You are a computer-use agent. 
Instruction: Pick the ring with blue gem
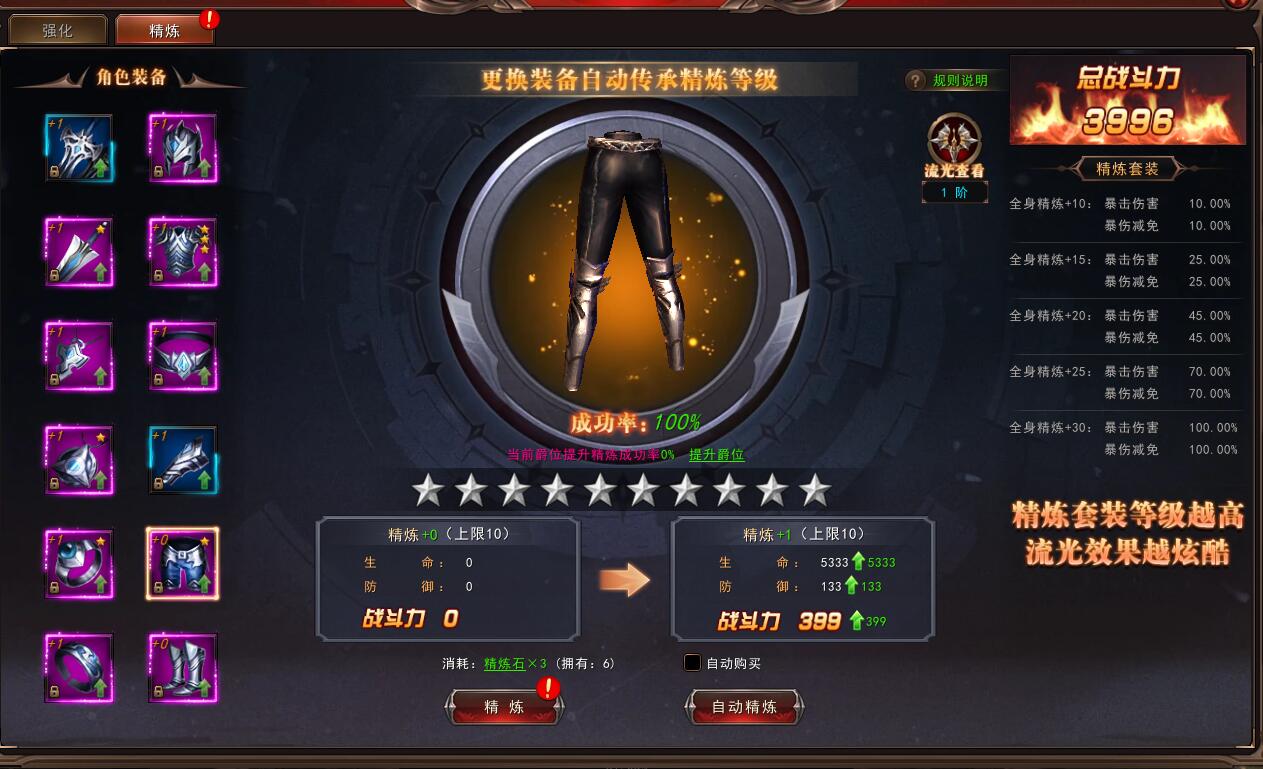[79, 564]
